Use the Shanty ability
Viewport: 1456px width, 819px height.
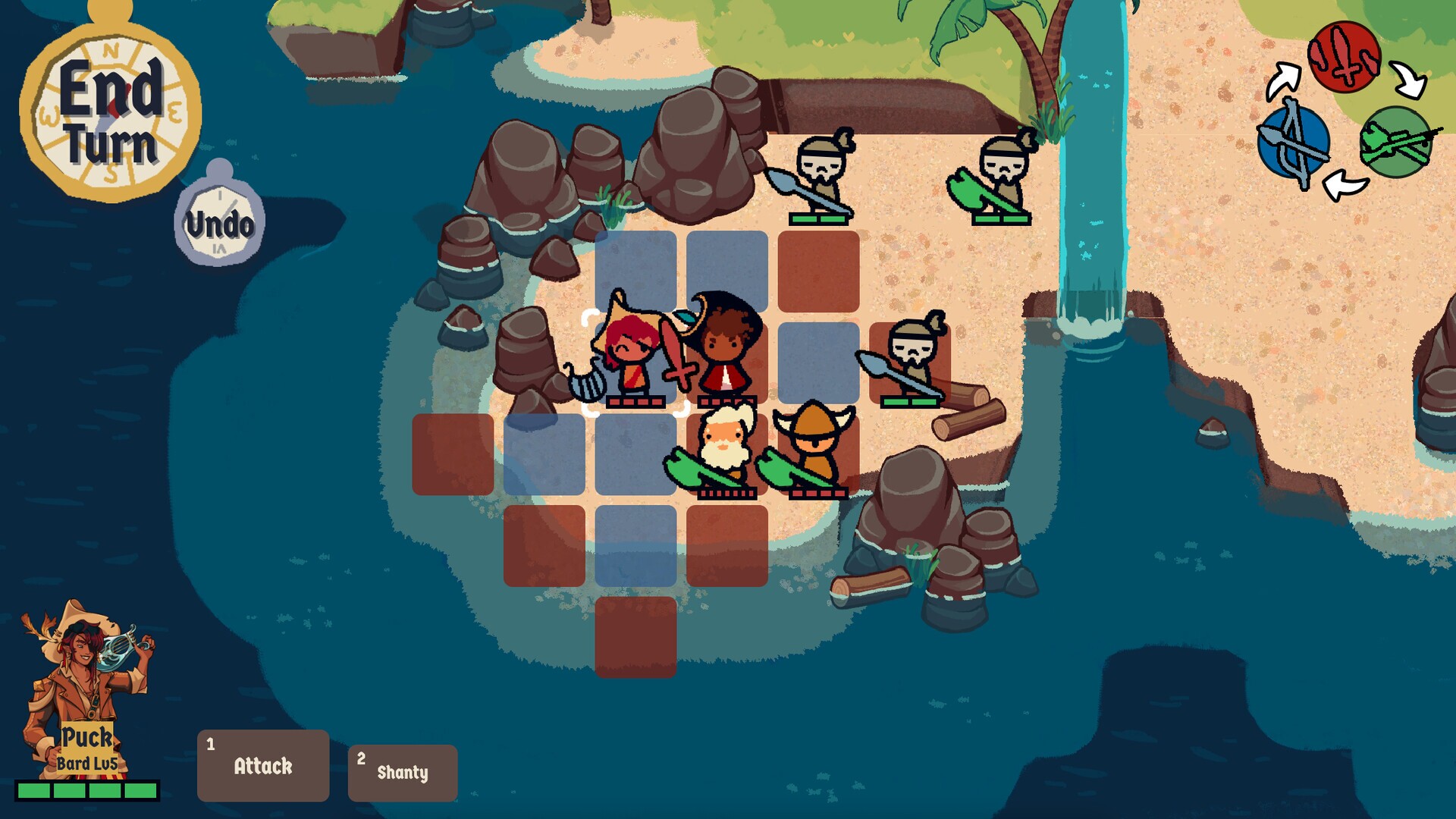pyautogui.click(x=402, y=772)
